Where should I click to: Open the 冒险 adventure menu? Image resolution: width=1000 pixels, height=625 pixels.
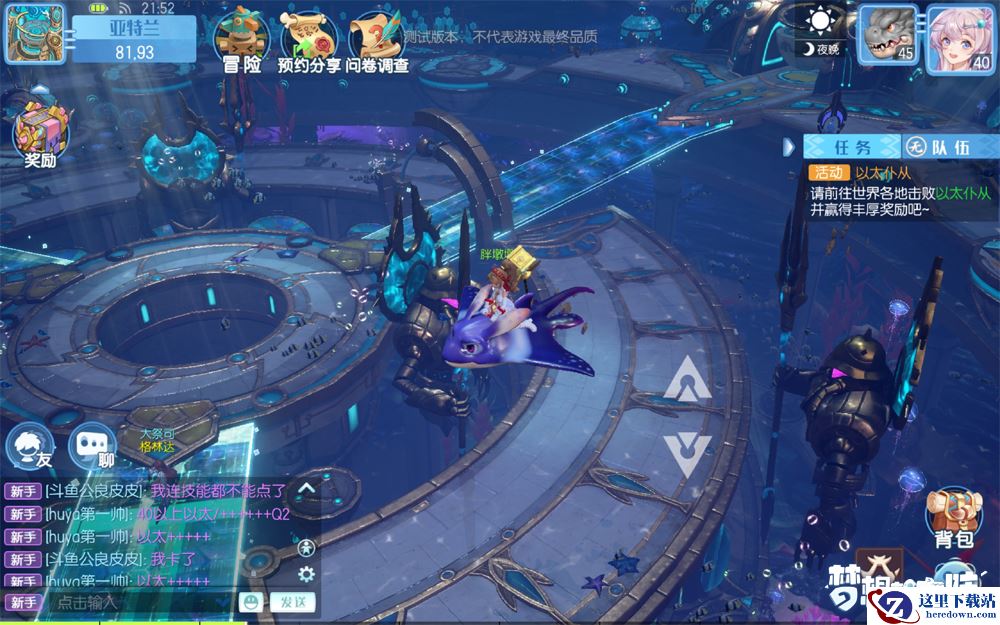pos(239,40)
